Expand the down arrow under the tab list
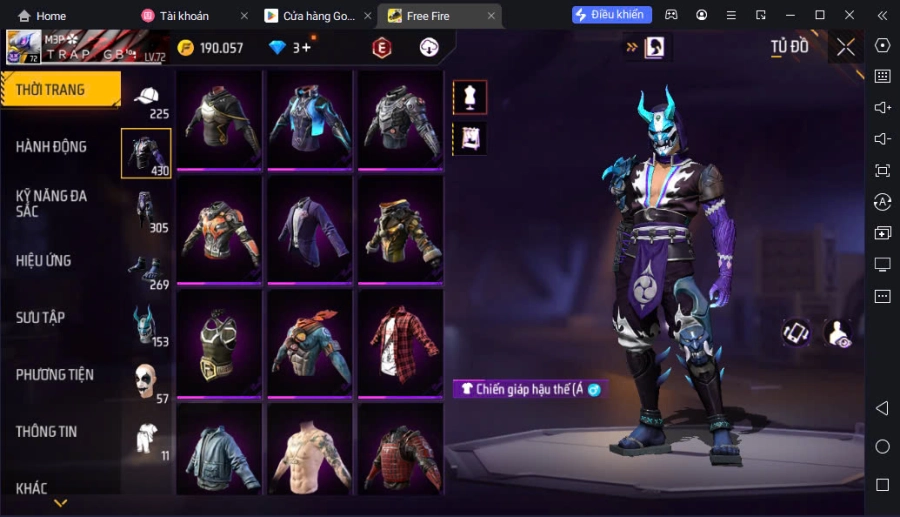This screenshot has width=900, height=517. pyautogui.click(x=61, y=503)
